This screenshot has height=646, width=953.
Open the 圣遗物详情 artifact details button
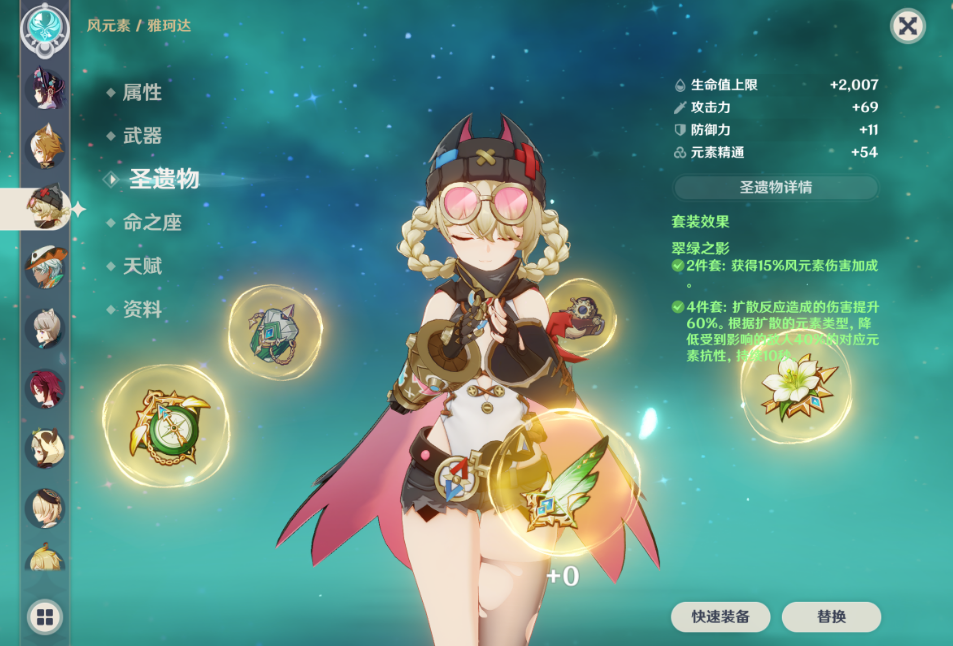(775, 187)
